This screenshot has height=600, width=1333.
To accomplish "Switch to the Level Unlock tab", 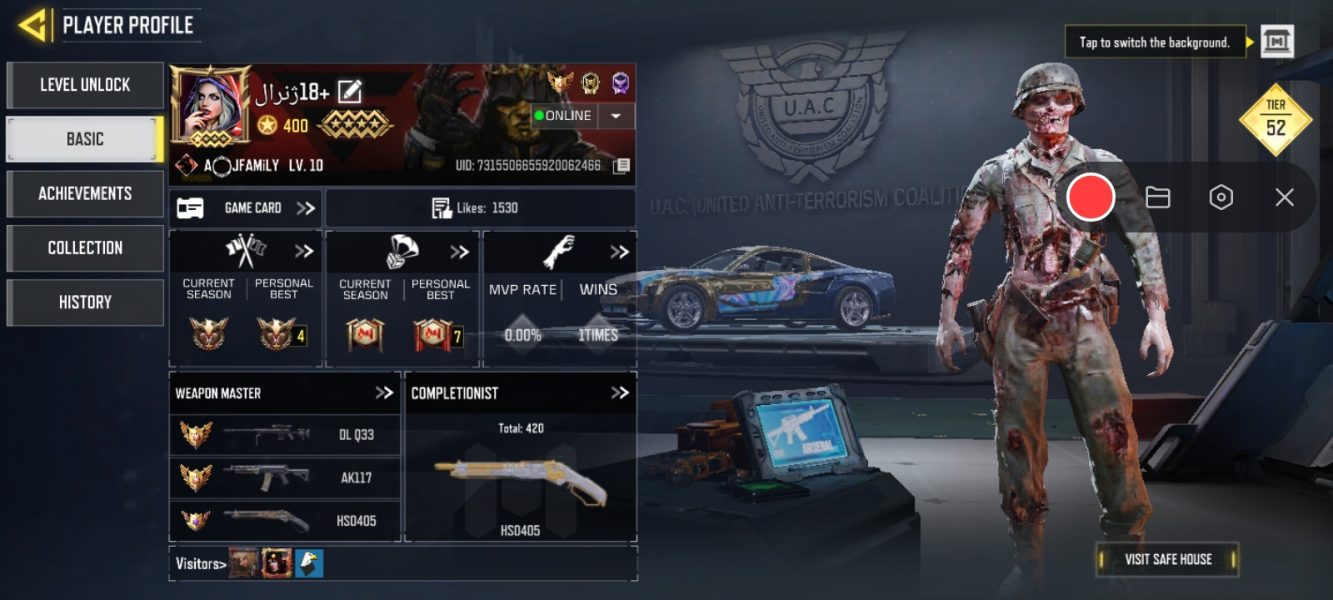I will tap(85, 85).
